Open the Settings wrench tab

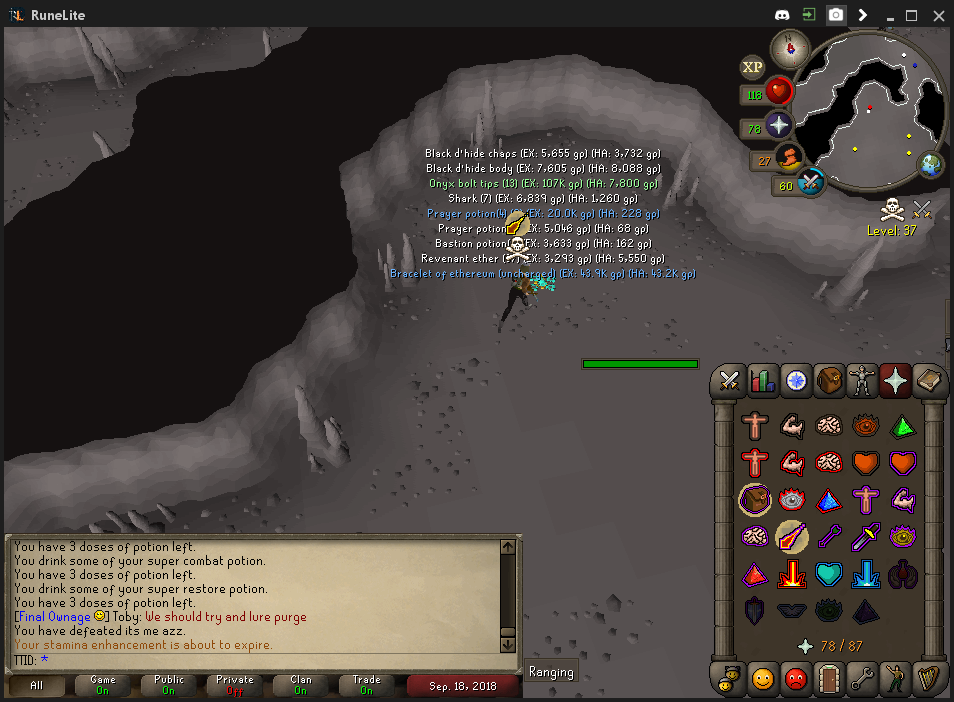pyautogui.click(x=862, y=680)
